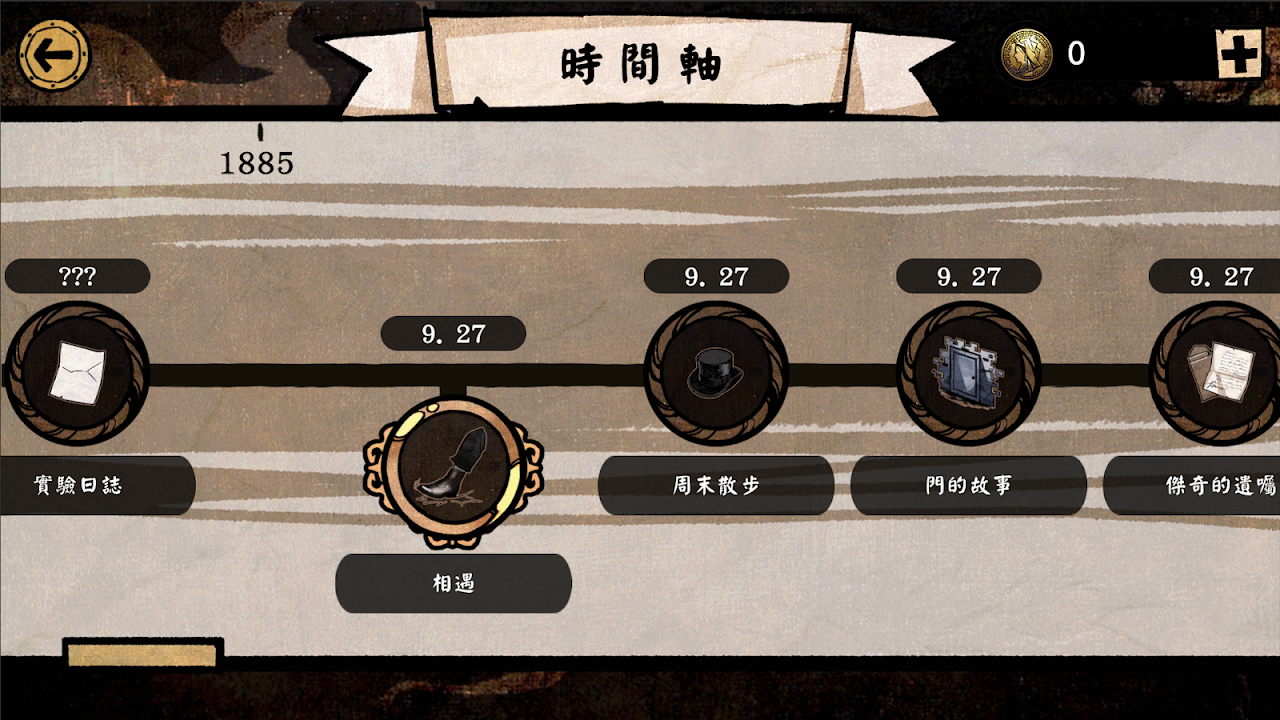Open the 實驗日誌 chapter label
This screenshot has width=1280, height=720.
[x=88, y=485]
